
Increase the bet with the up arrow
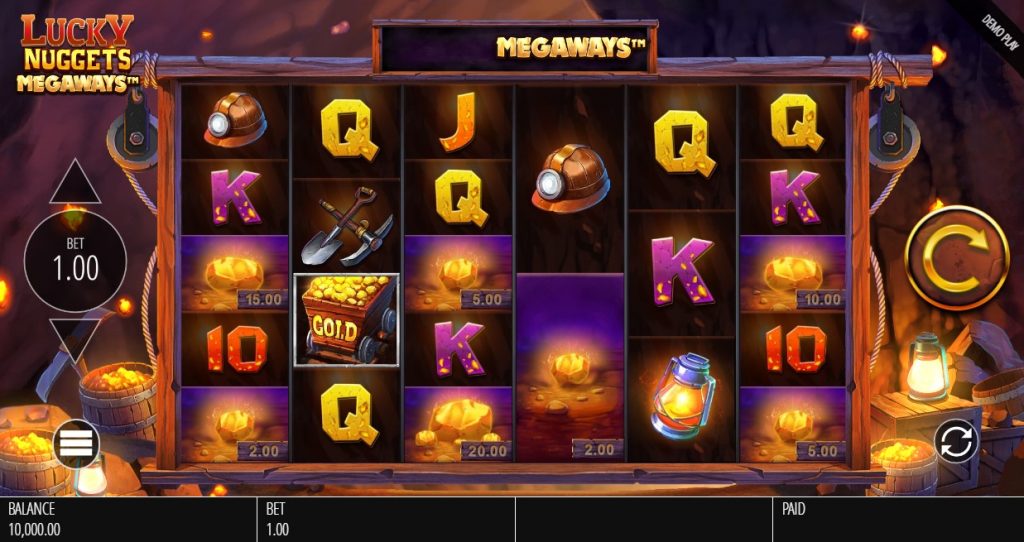point(75,184)
